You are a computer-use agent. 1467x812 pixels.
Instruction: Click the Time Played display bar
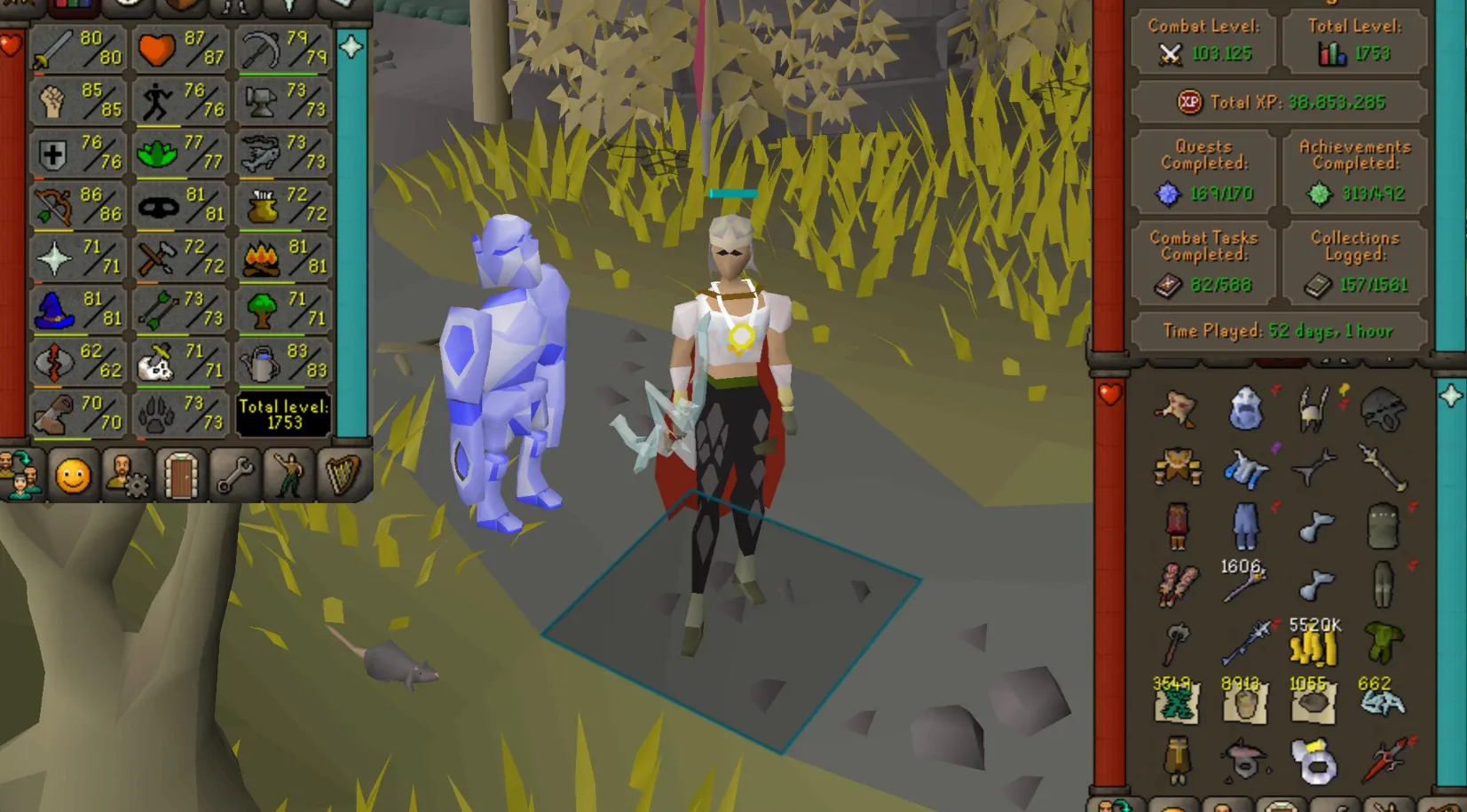click(x=1278, y=330)
